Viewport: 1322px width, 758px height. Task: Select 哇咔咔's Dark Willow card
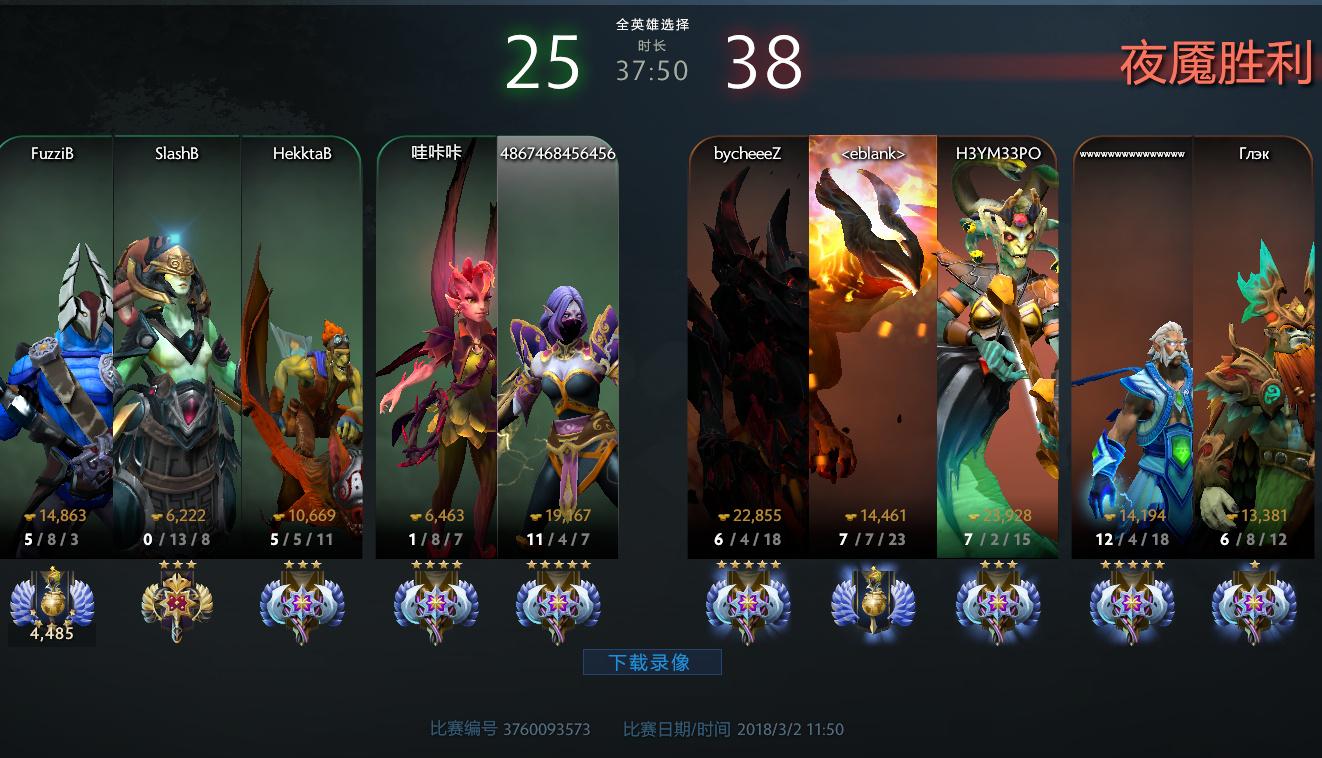point(437,350)
